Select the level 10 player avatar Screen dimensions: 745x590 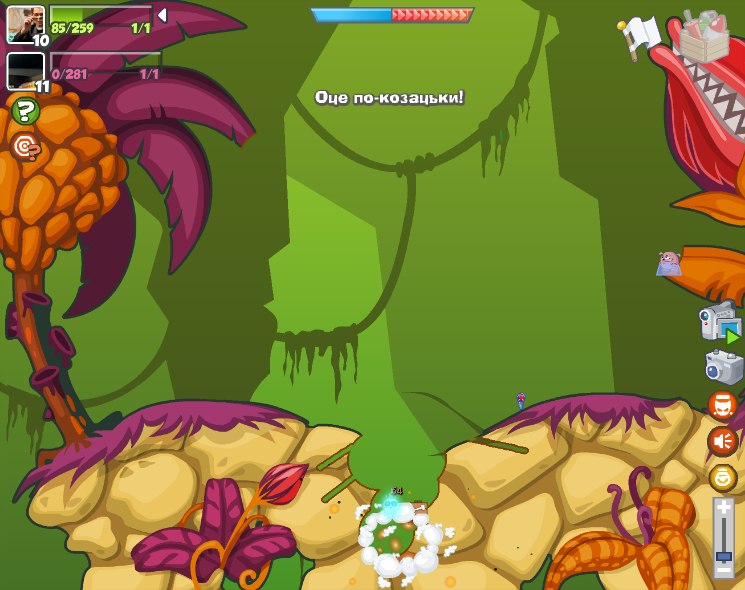[25, 24]
